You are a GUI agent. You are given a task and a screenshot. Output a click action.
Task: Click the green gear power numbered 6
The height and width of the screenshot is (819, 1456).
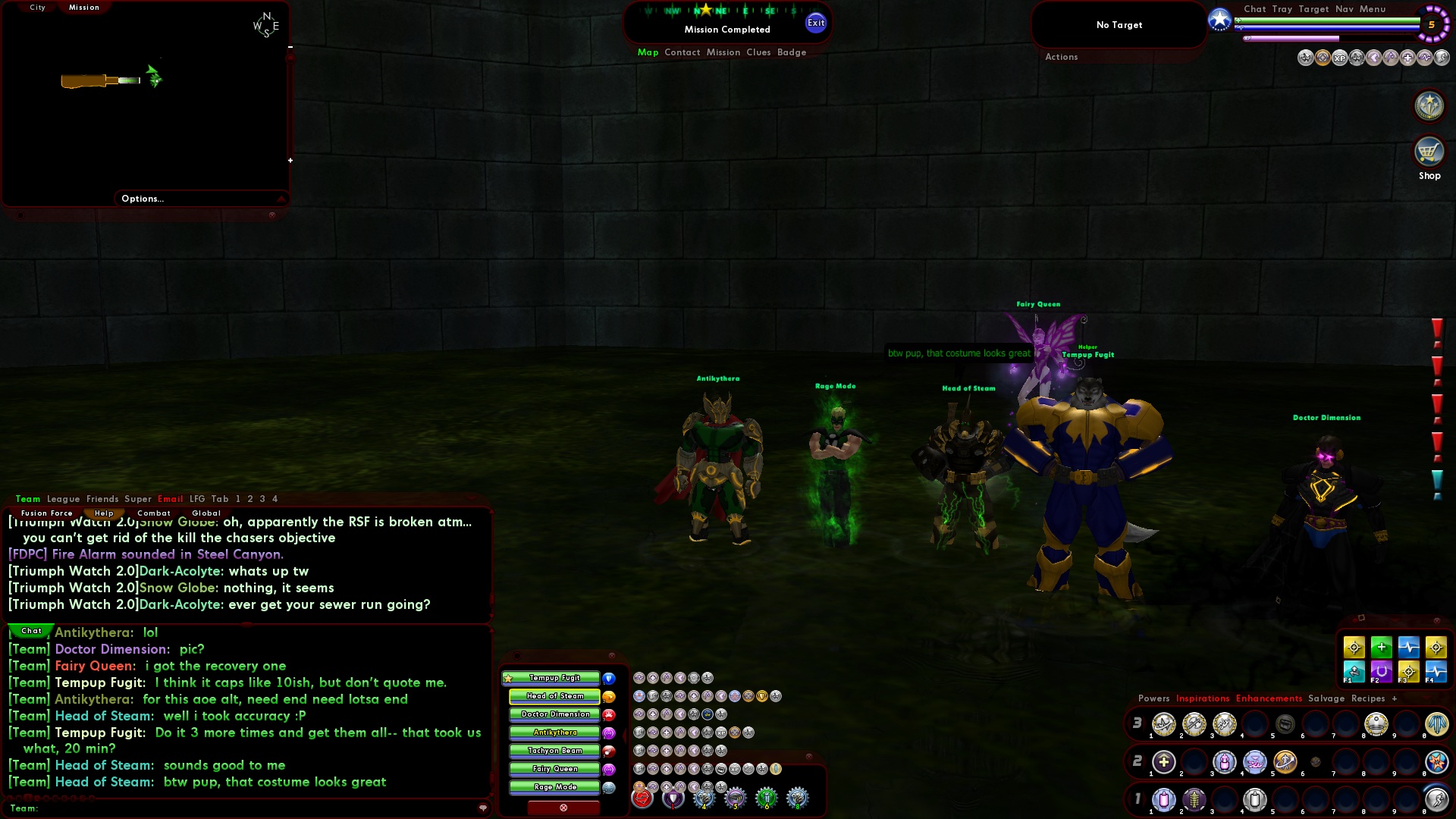point(765,798)
